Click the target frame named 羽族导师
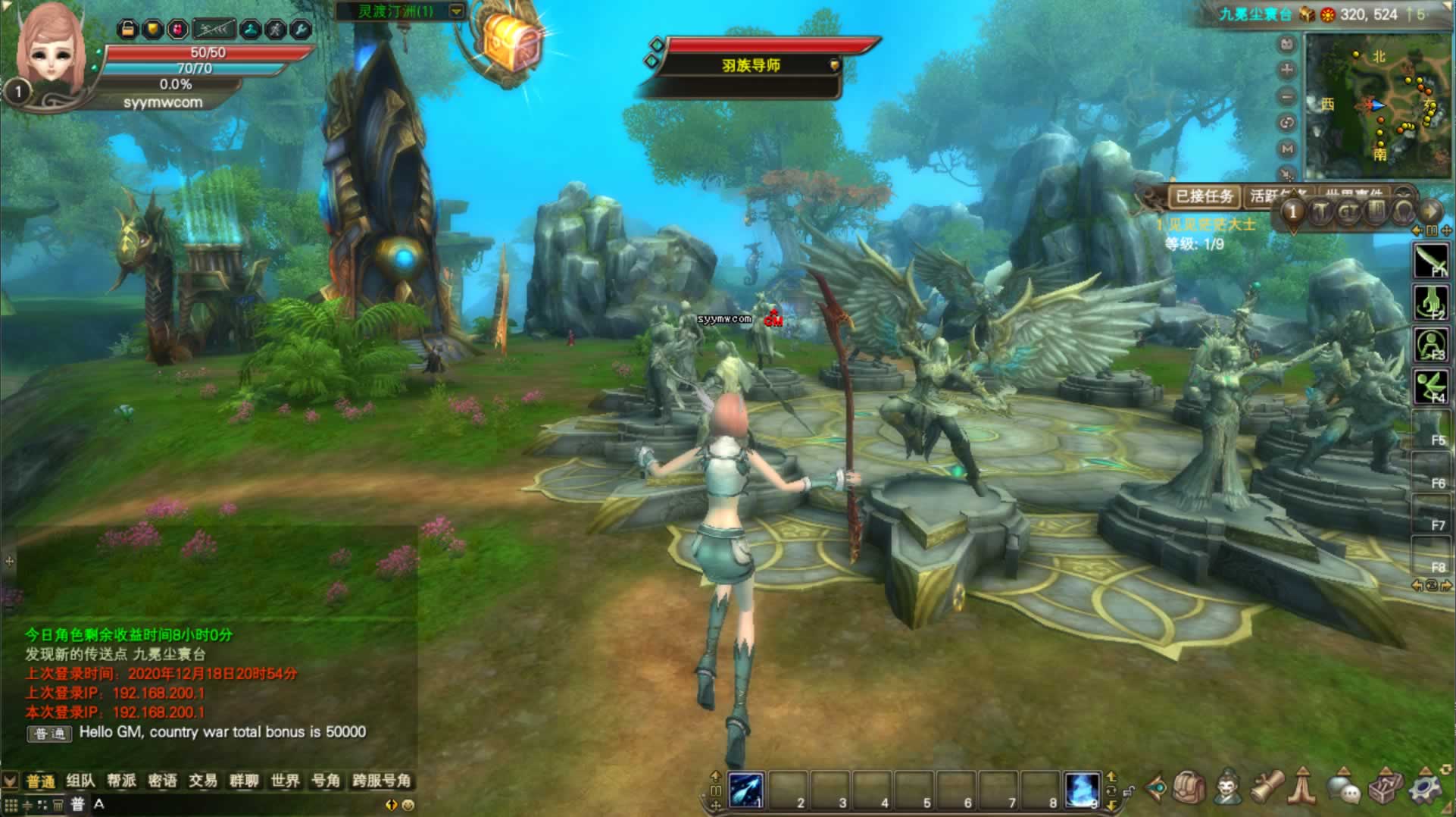Image resolution: width=1456 pixels, height=817 pixels. click(750, 65)
